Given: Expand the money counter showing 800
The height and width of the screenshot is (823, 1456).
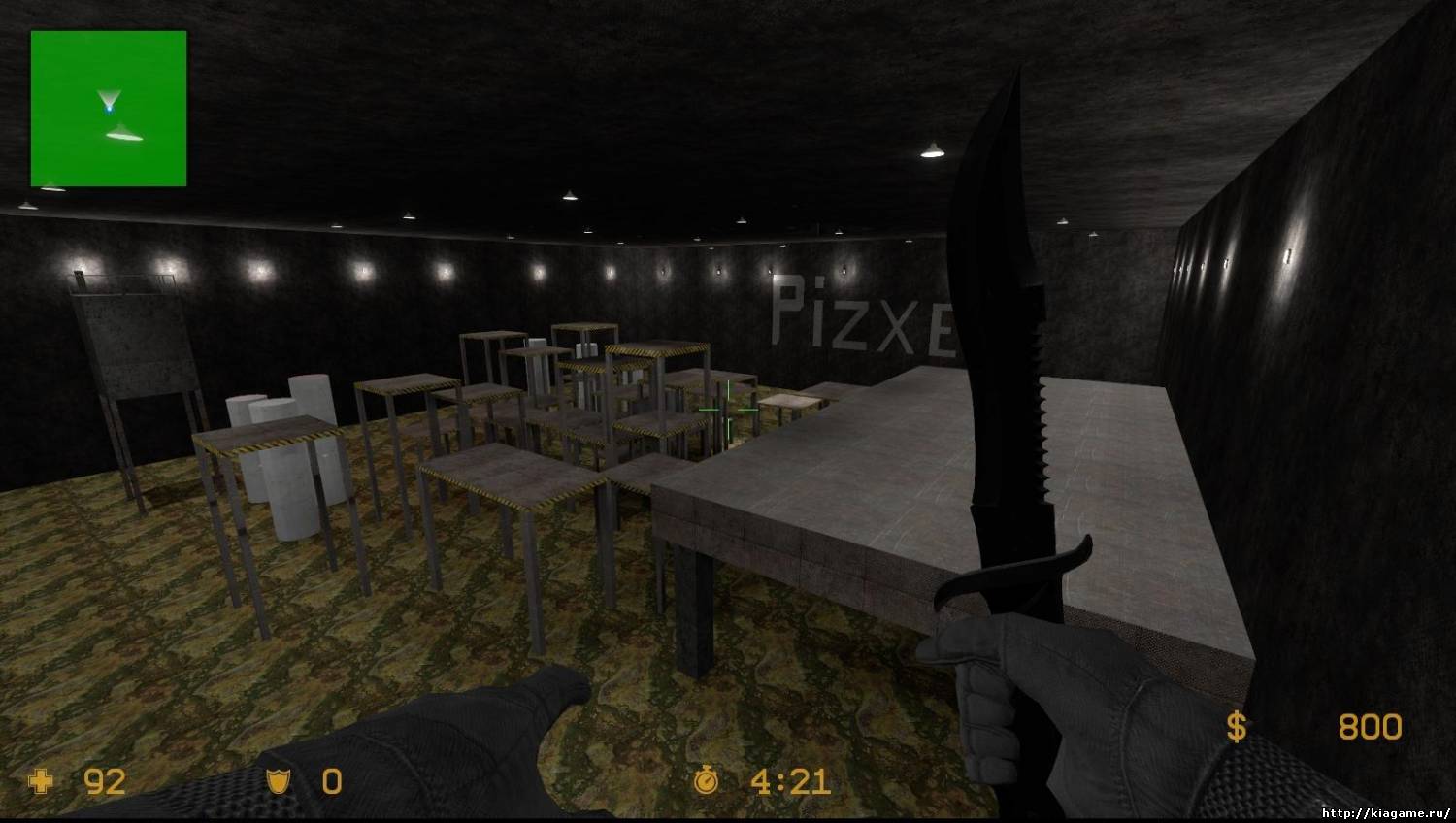Looking at the screenshot, I should tap(1370, 726).
